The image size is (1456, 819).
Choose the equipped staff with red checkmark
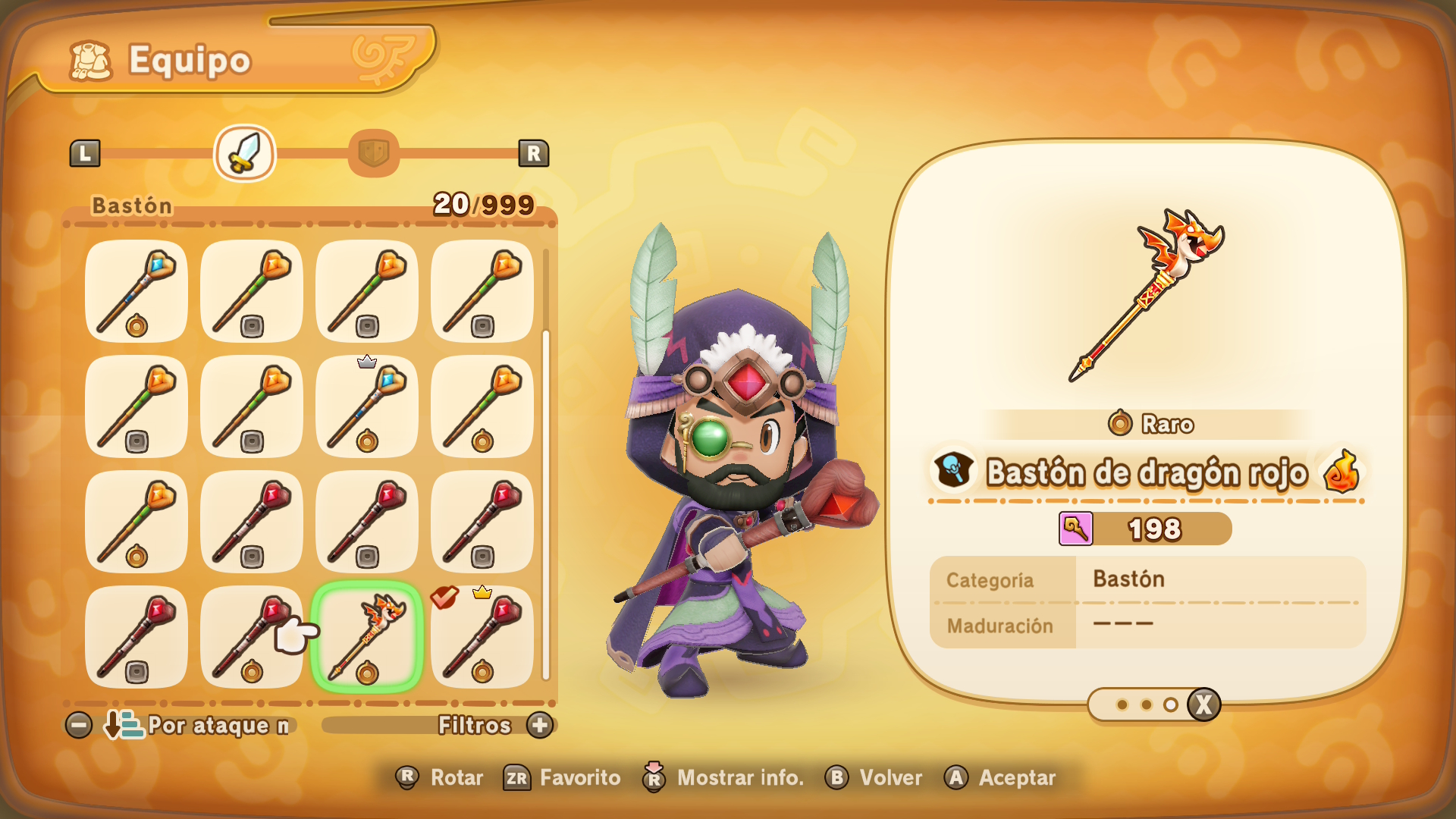coord(482,637)
